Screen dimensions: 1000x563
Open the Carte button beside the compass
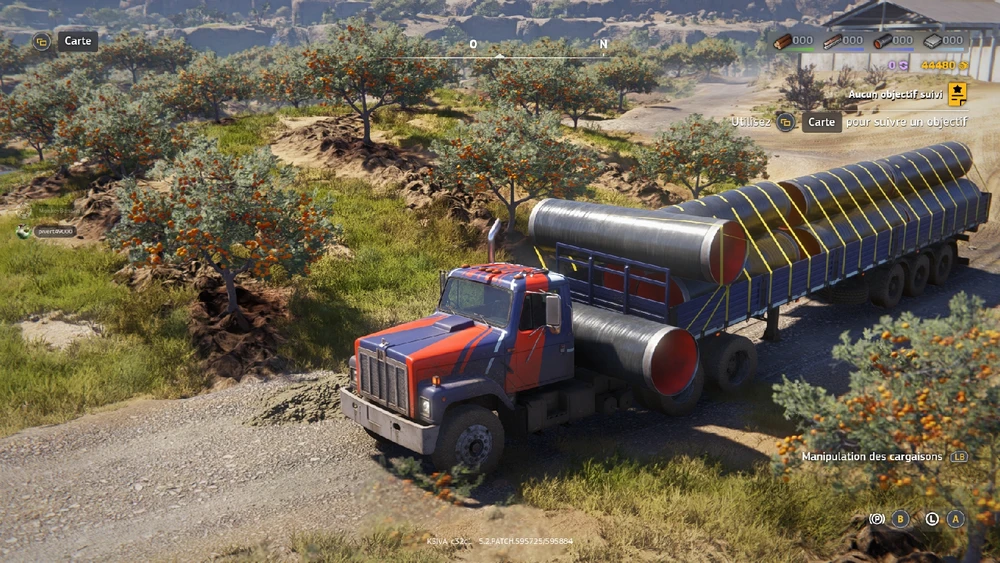pyautogui.click(x=77, y=41)
